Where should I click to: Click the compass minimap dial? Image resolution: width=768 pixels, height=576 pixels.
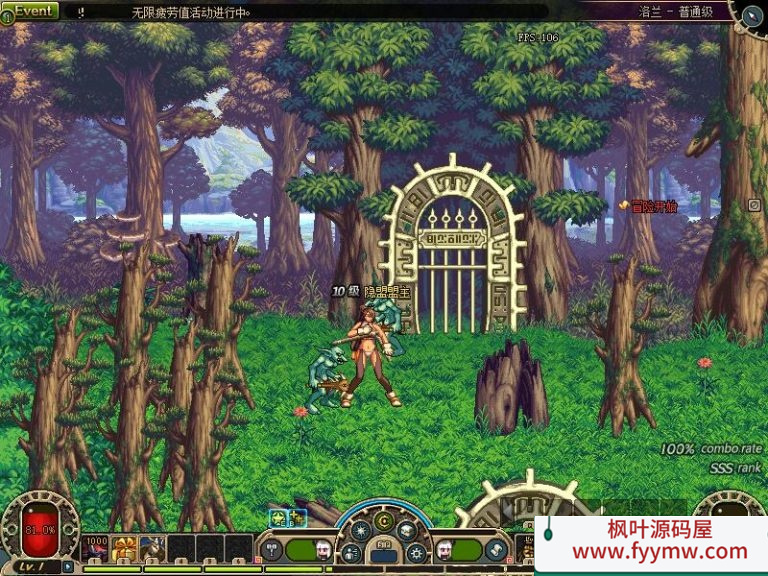752,14
